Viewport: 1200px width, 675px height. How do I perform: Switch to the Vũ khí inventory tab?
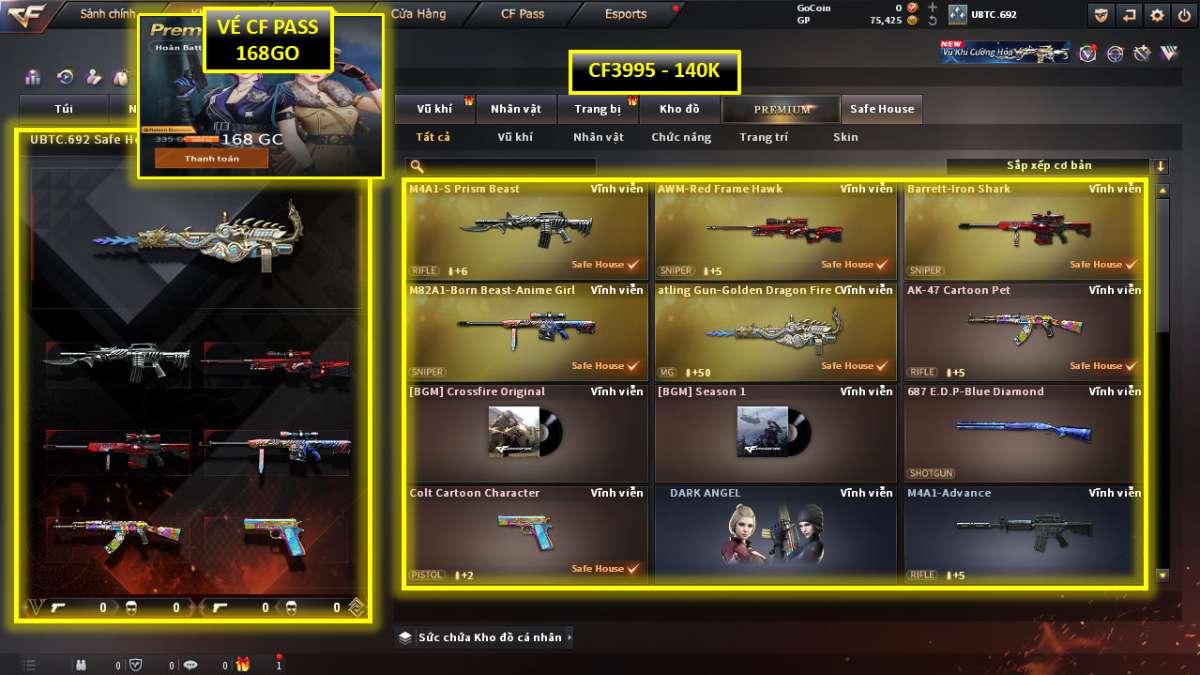434,109
